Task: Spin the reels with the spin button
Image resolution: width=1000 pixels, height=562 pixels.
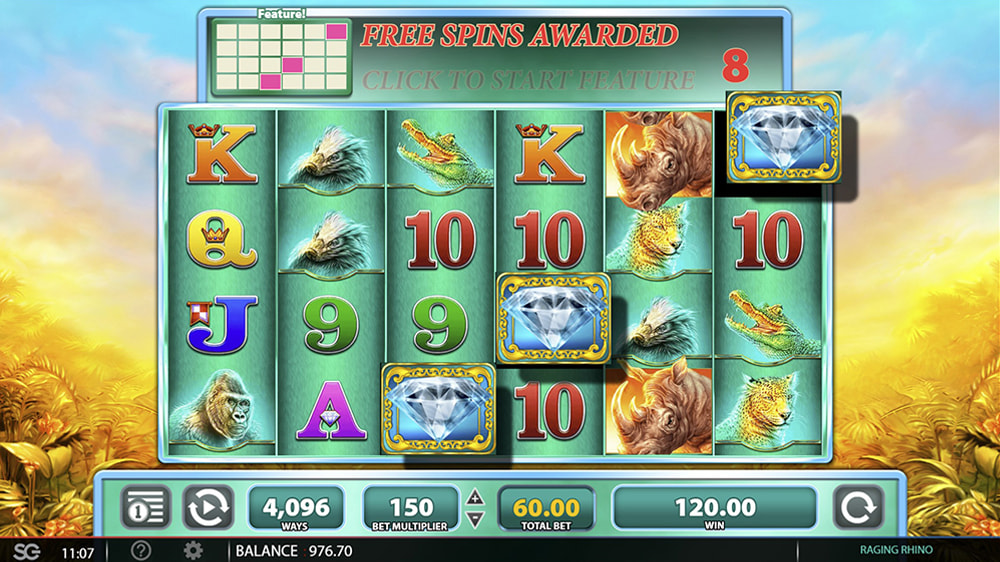Action: [x=858, y=507]
